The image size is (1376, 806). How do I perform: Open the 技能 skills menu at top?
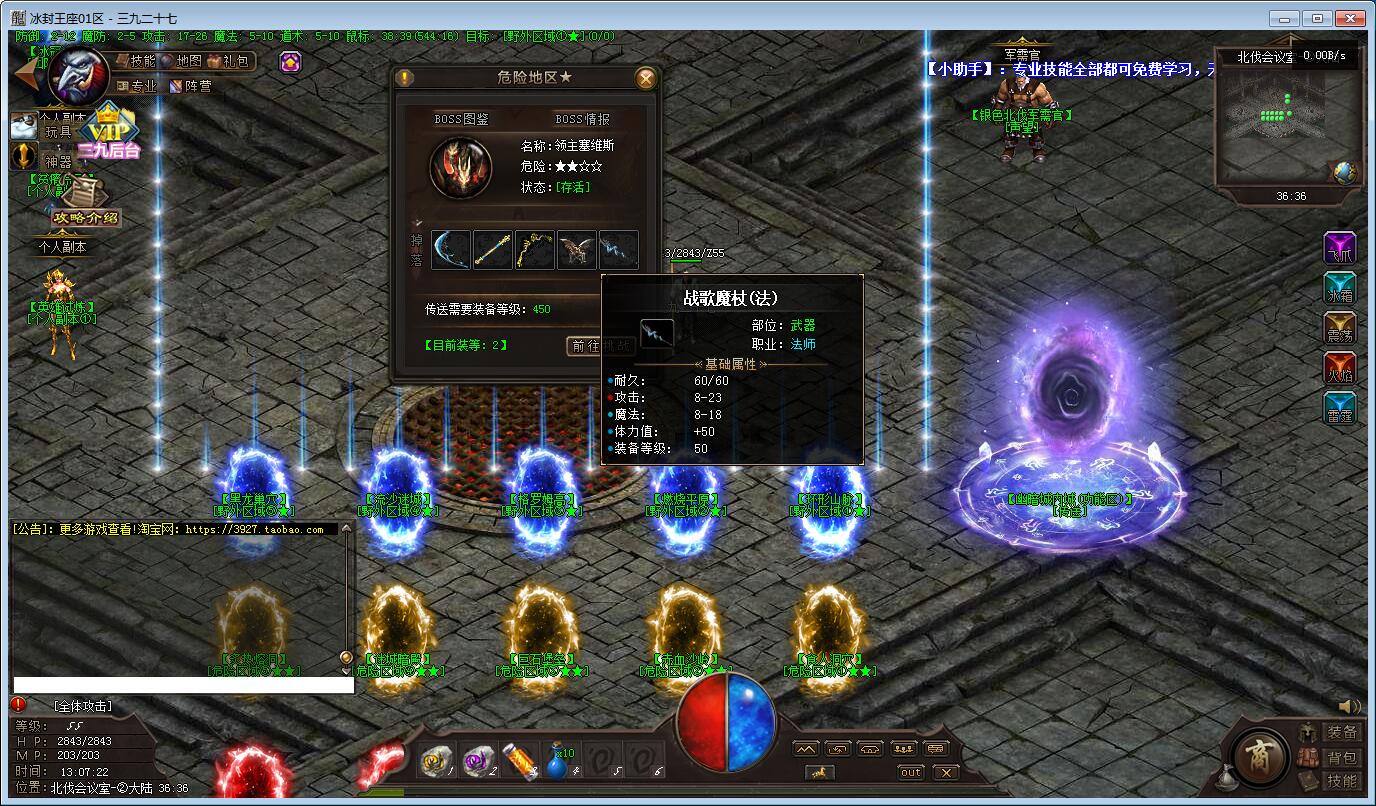[135, 61]
